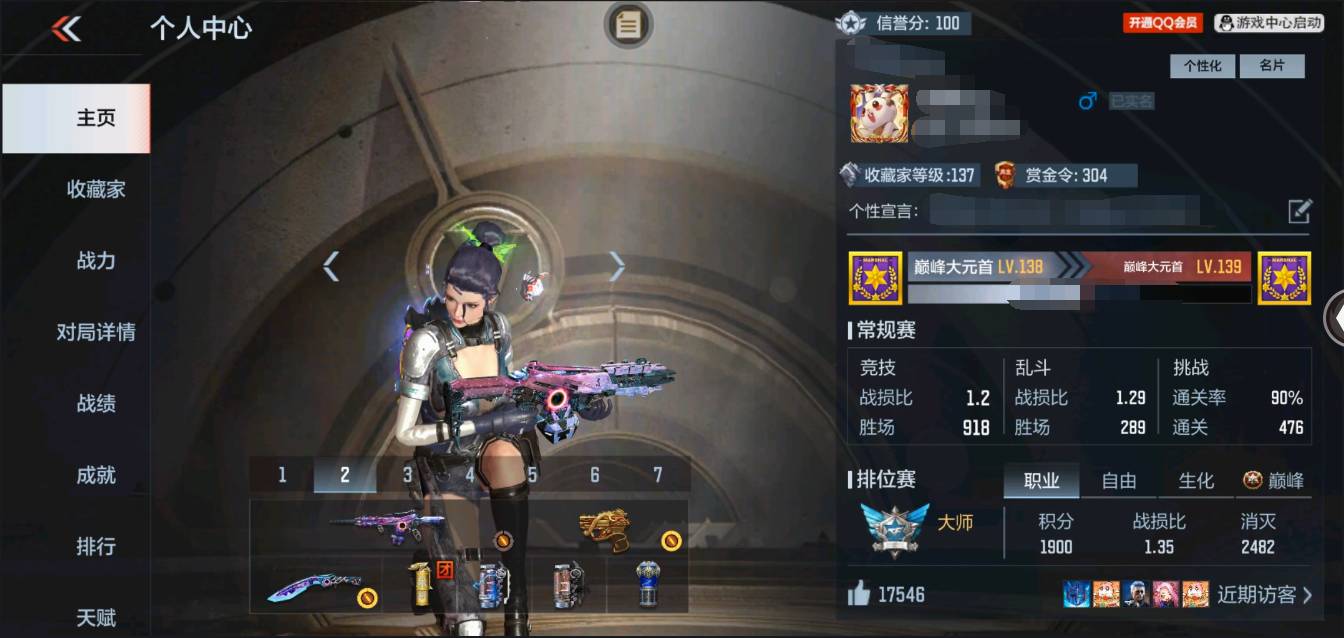Show previous character with the left arrow
The width and height of the screenshot is (1344, 638).
pos(331,266)
